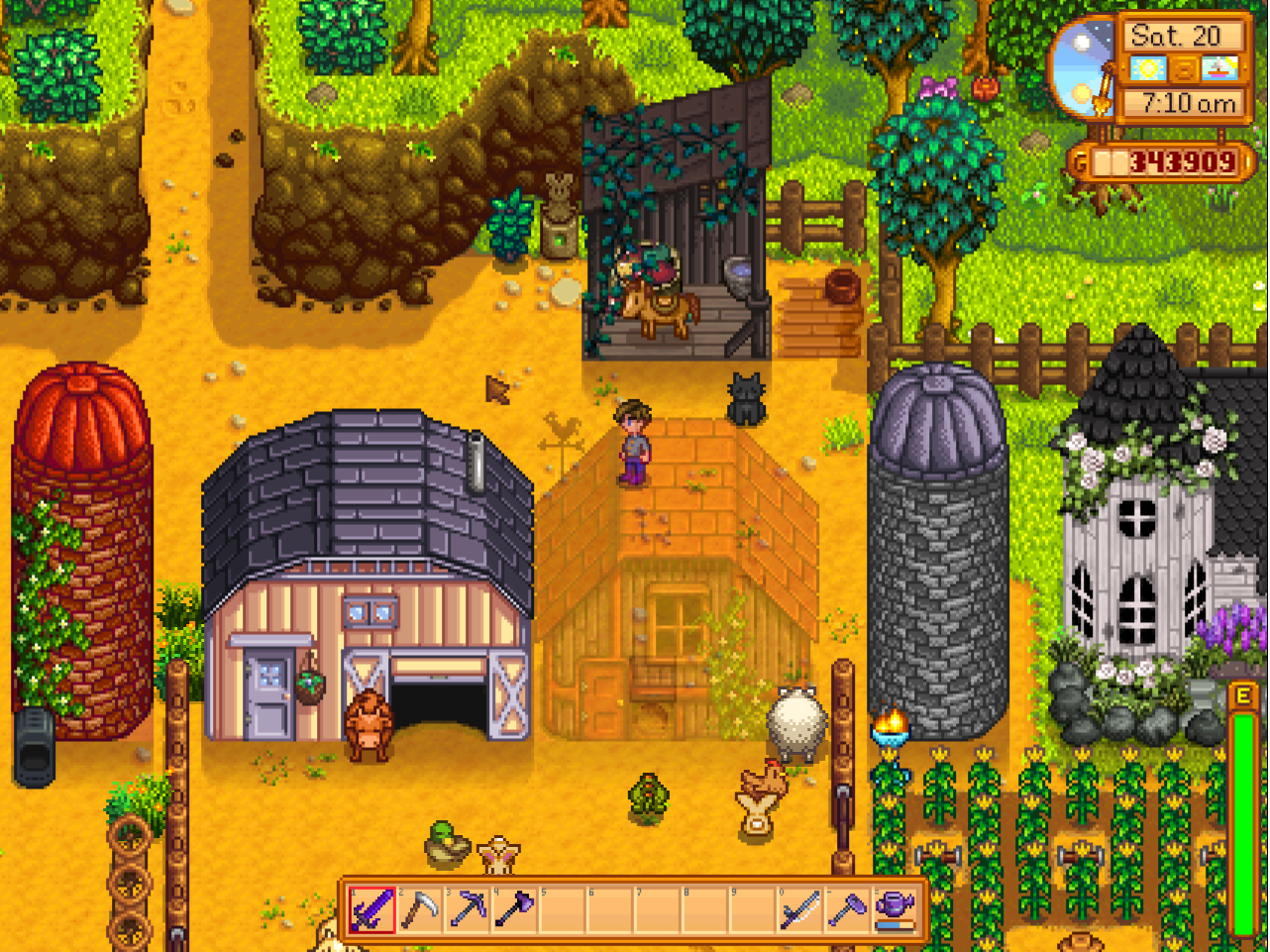Equip the scythe from the hotbar

click(420, 909)
